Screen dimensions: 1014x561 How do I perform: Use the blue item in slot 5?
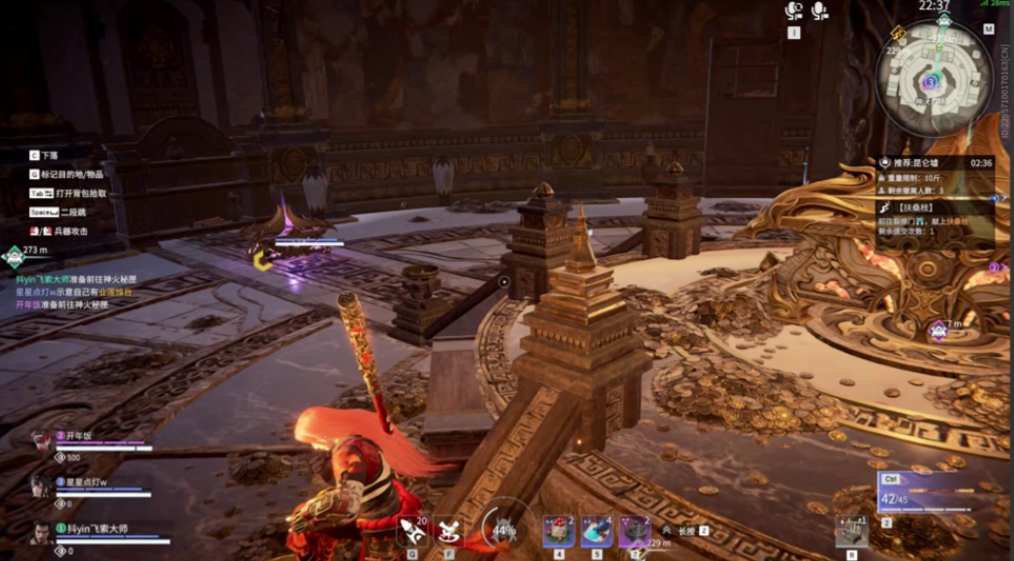597,530
